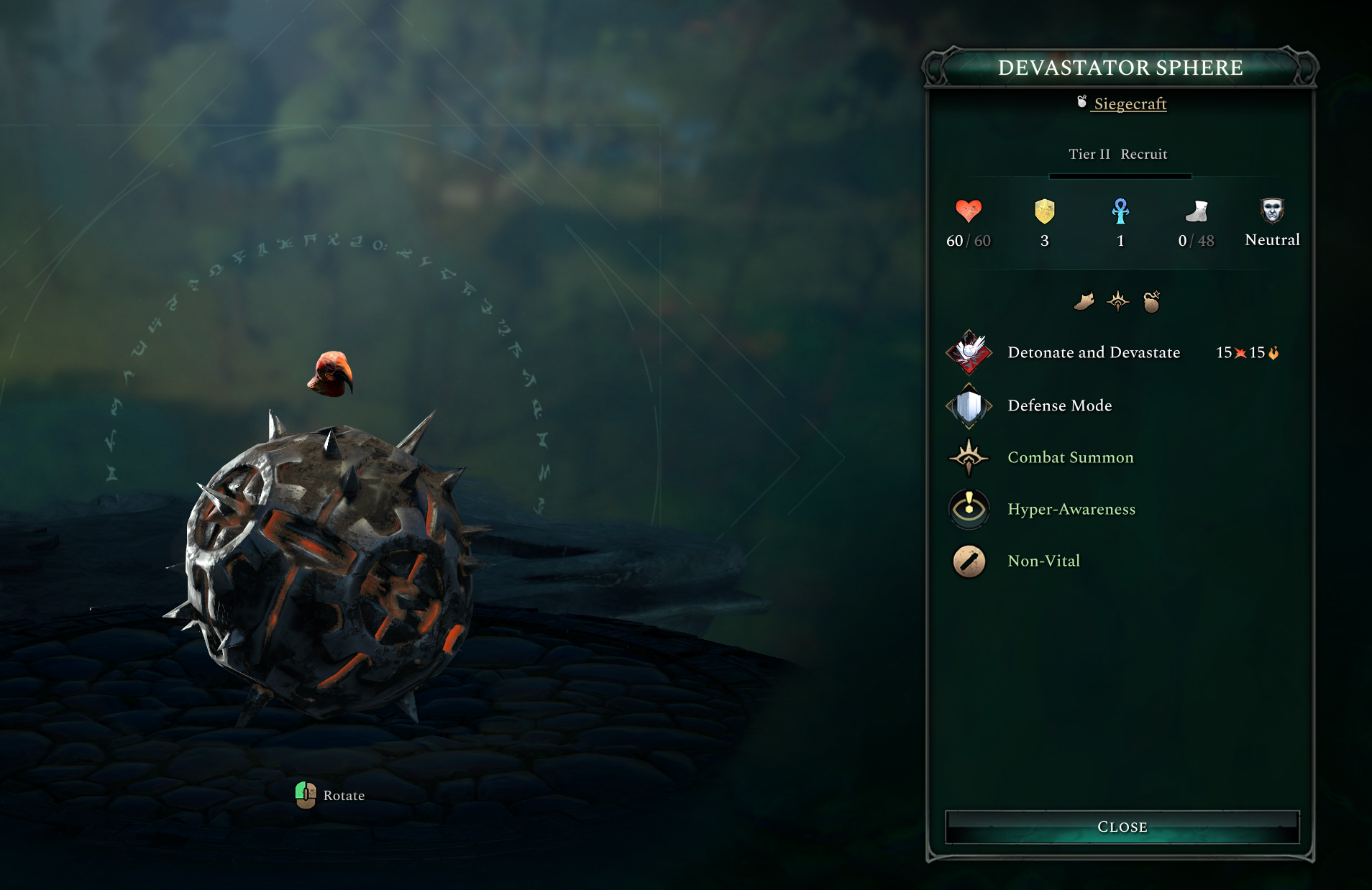The height and width of the screenshot is (890, 1372).
Task: Select the Neutral alignment mask icon
Action: 1271,210
